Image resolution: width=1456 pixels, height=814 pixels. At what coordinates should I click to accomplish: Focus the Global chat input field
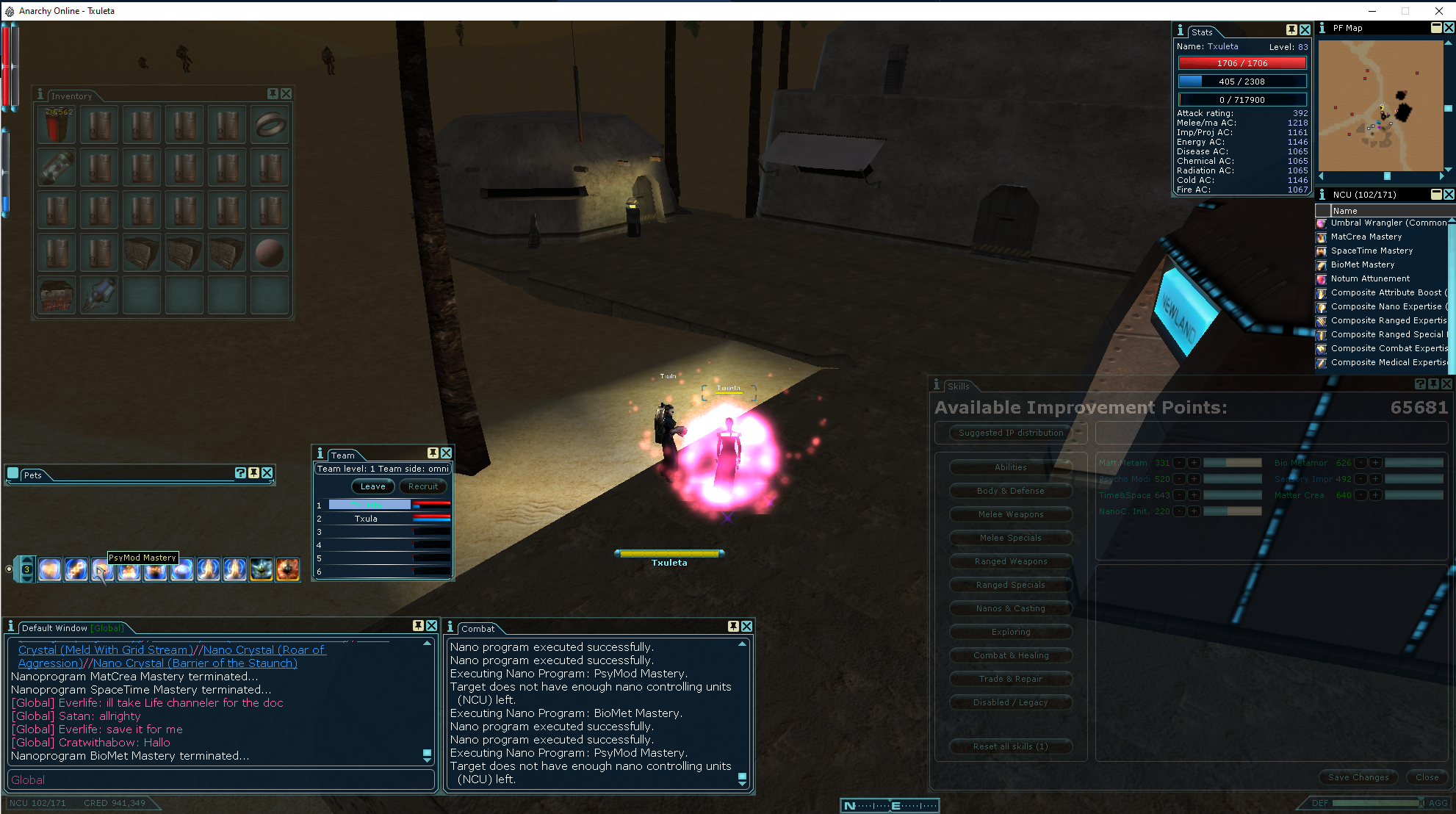(220, 779)
